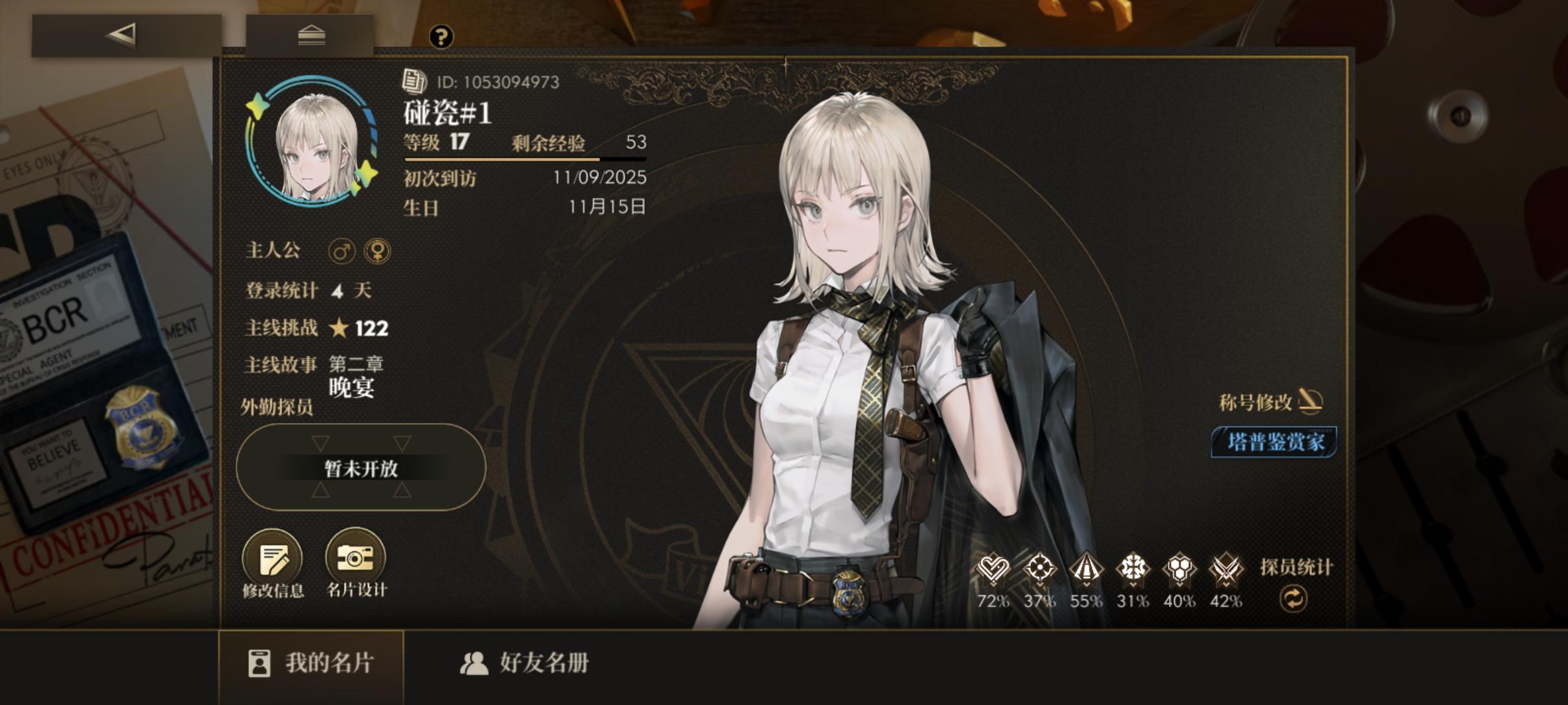Show the question mark help
The height and width of the screenshot is (705, 1568).
[x=441, y=37]
